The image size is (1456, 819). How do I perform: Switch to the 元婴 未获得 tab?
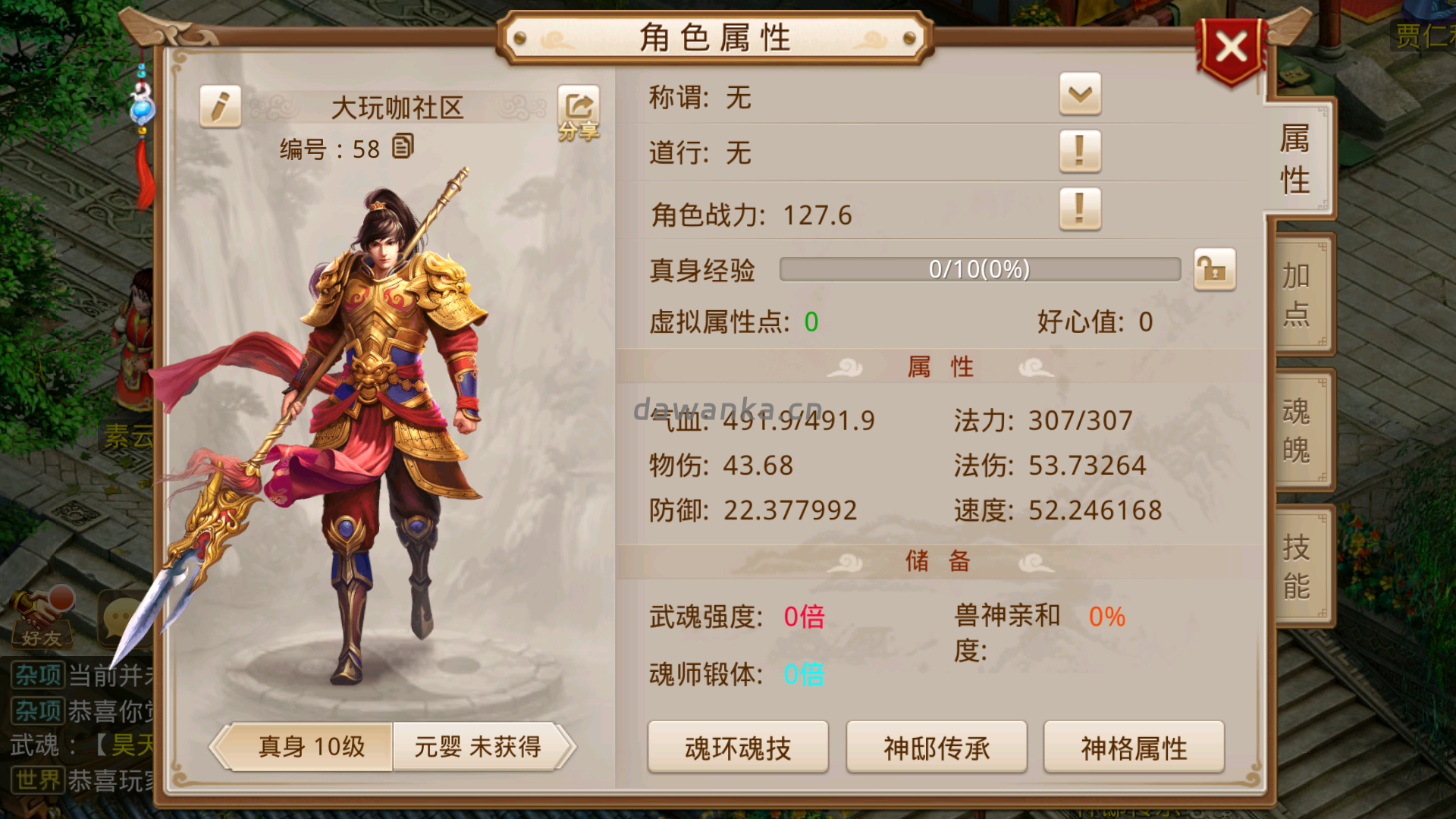pos(481,747)
